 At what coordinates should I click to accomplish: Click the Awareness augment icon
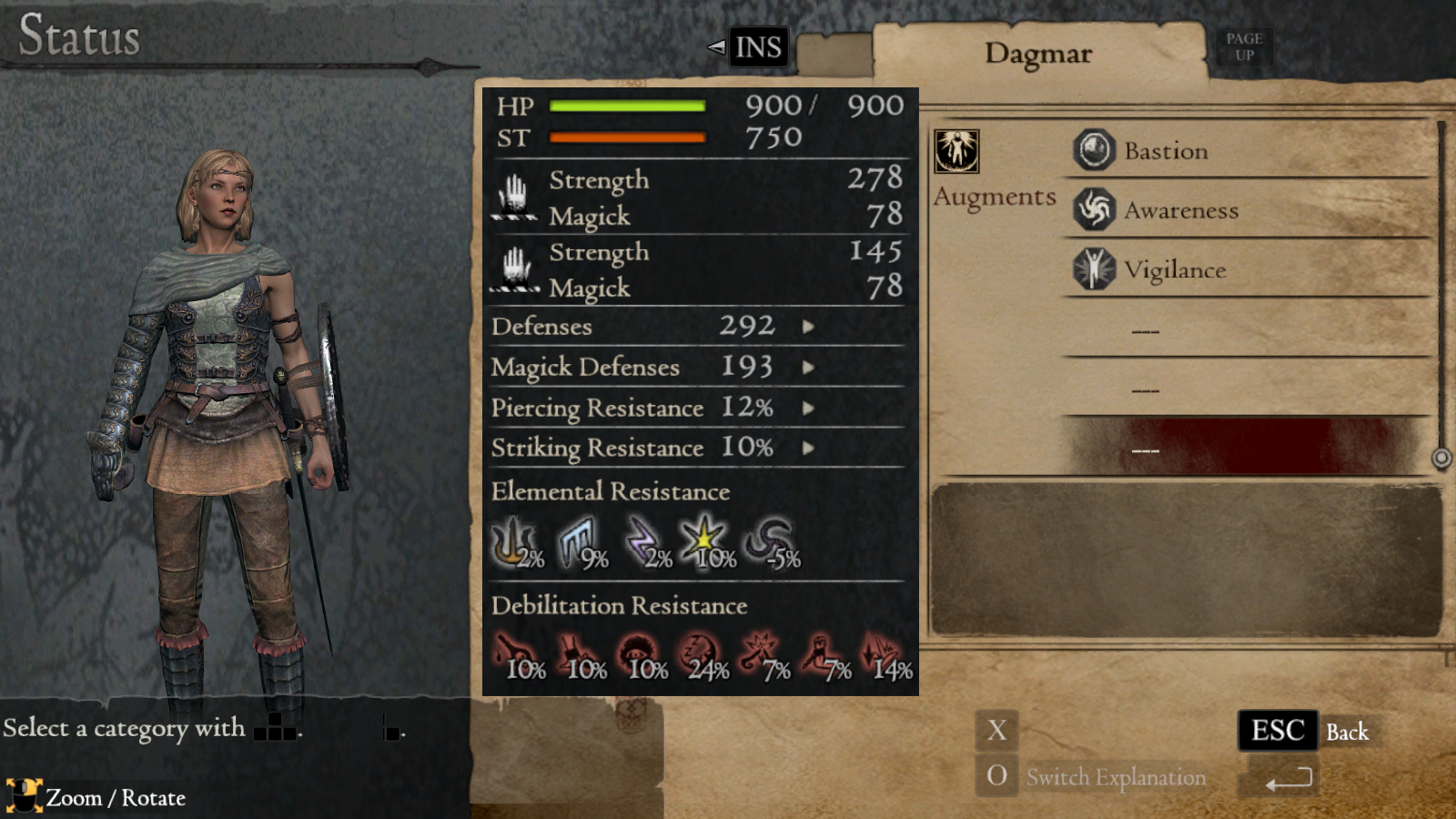1093,208
